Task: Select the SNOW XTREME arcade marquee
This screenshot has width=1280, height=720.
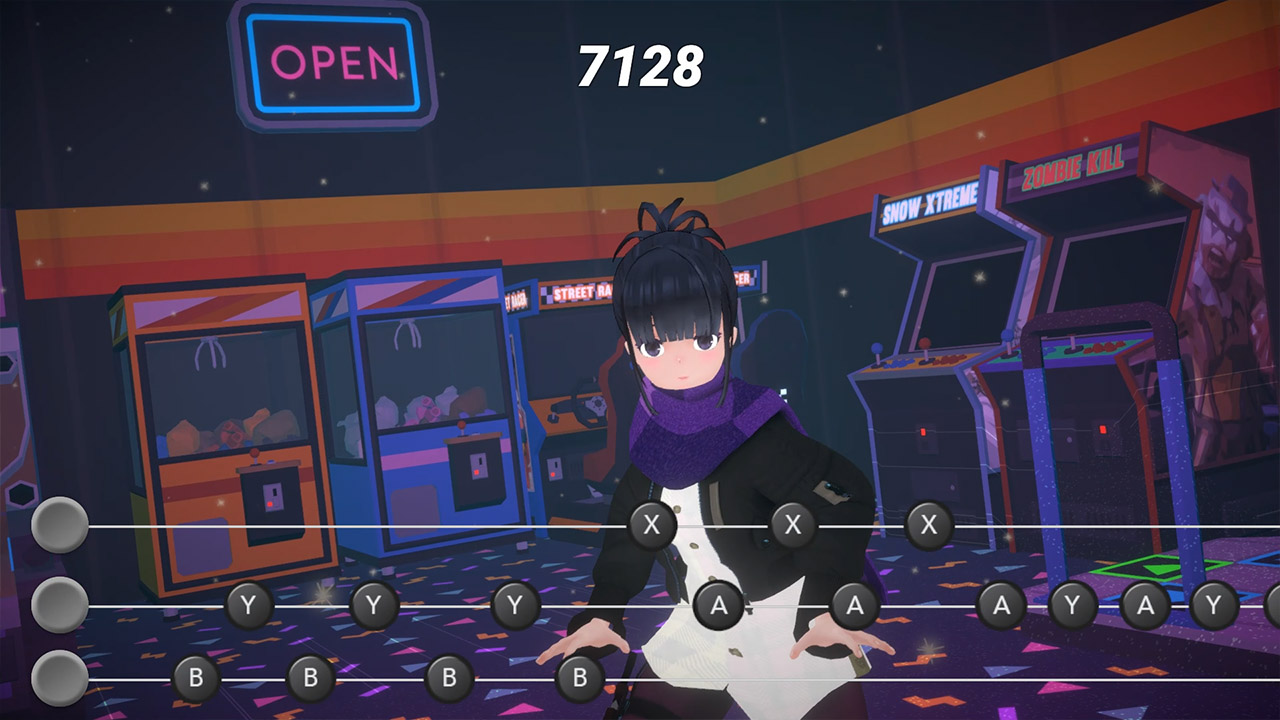Action: pos(932,203)
